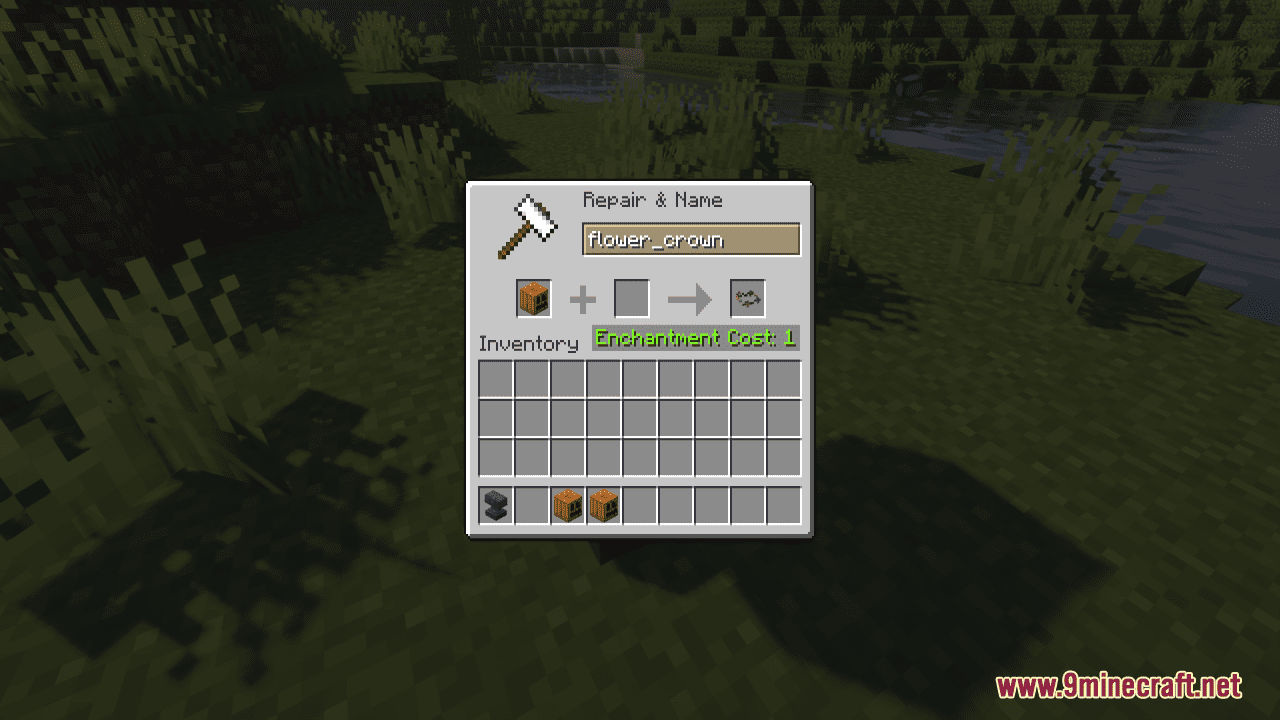Click inside the flower_crown name field
Image resolution: width=1280 pixels, height=720 pixels.
[690, 239]
